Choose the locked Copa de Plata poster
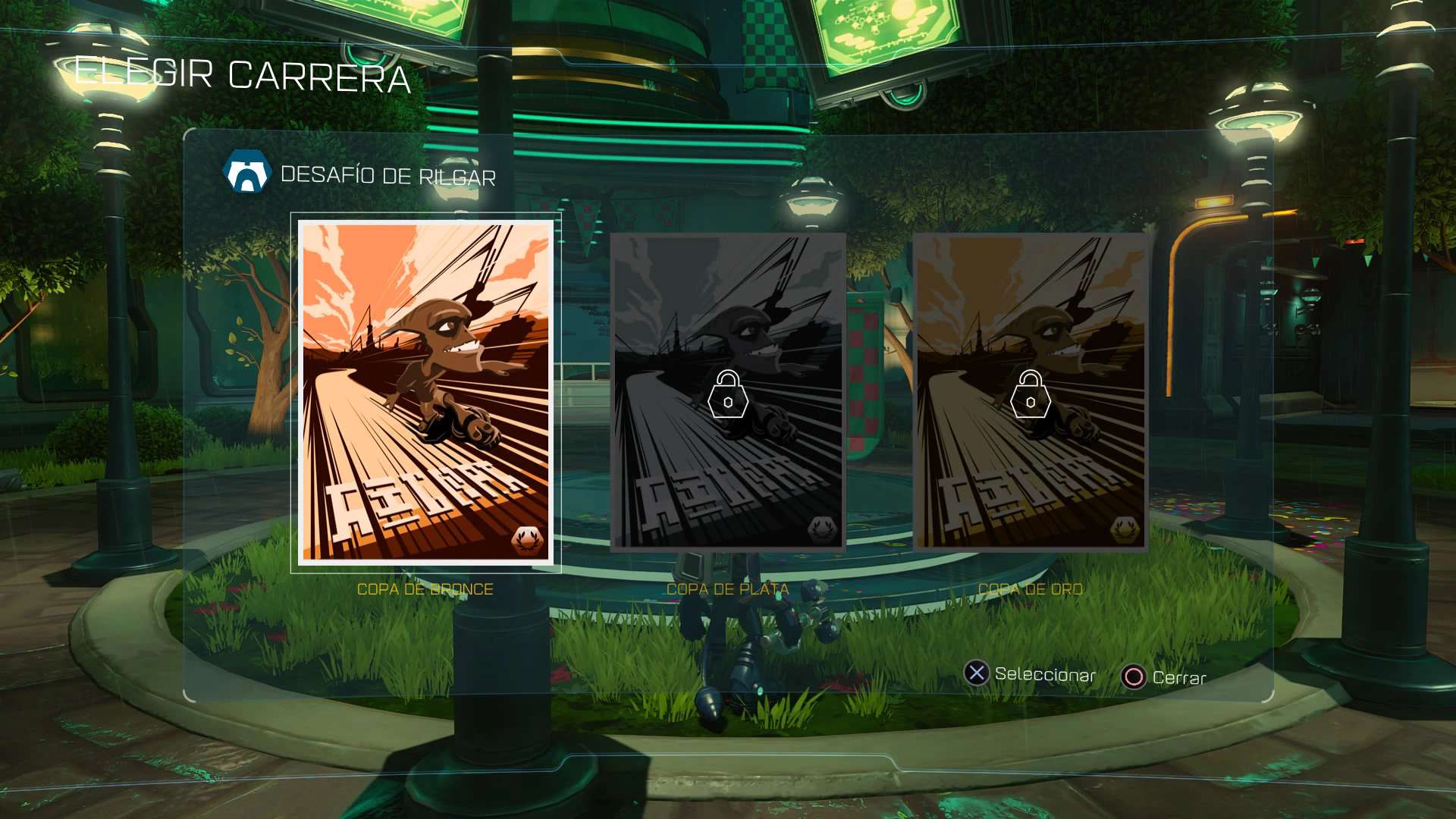Screen dimensions: 1456x819 727,391
